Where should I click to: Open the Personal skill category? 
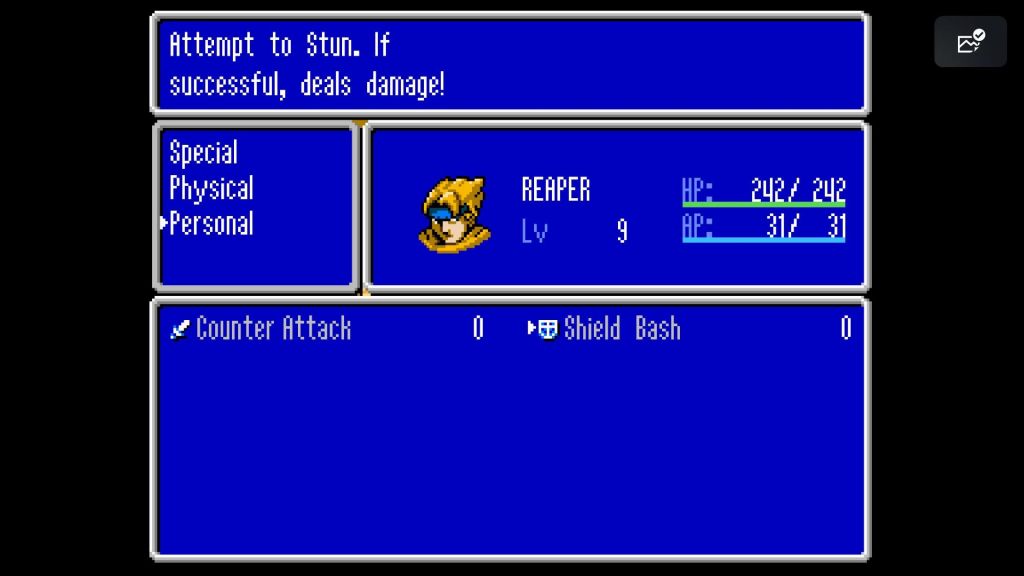tap(211, 224)
